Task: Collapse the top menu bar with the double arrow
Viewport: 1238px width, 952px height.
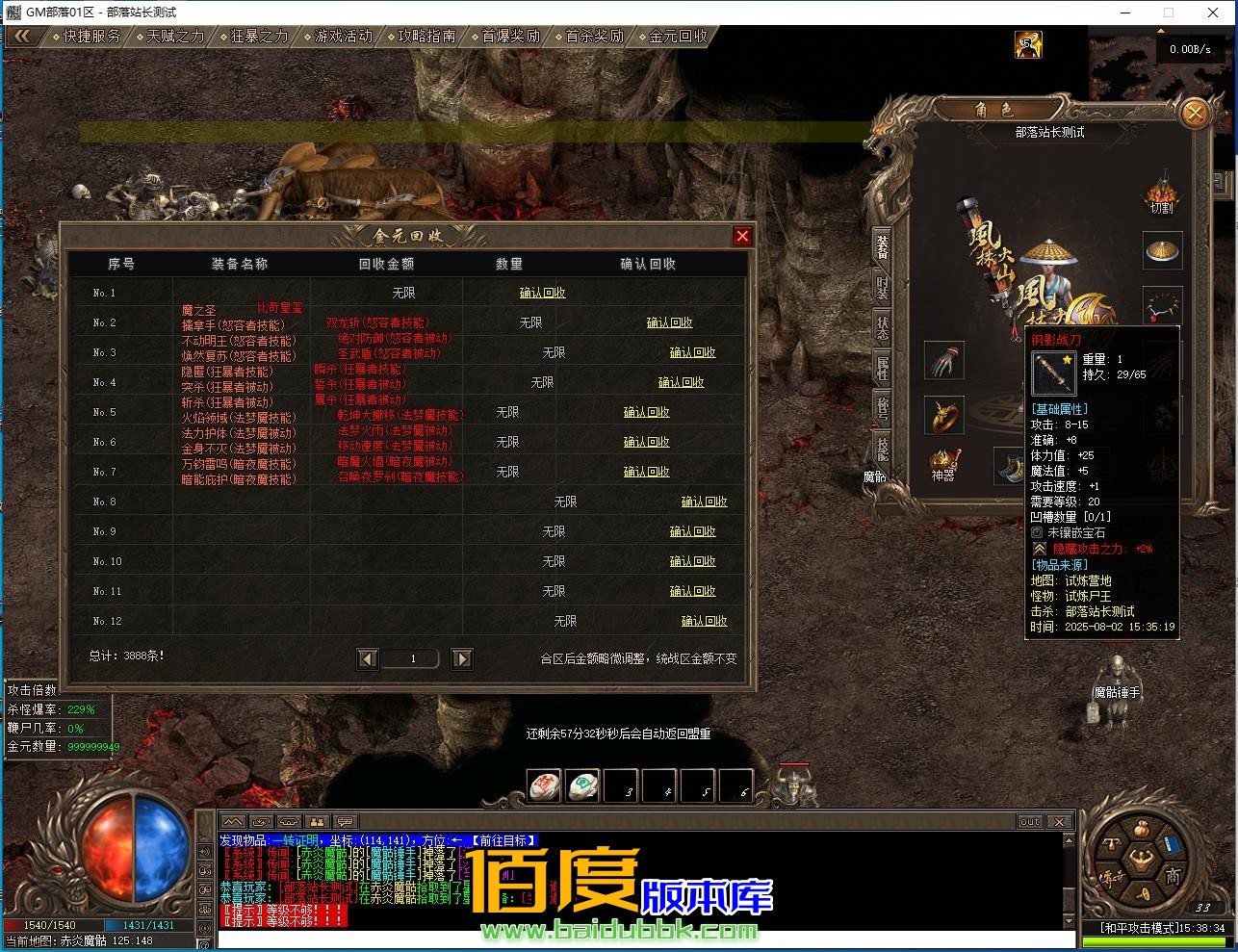Action: click(23, 36)
